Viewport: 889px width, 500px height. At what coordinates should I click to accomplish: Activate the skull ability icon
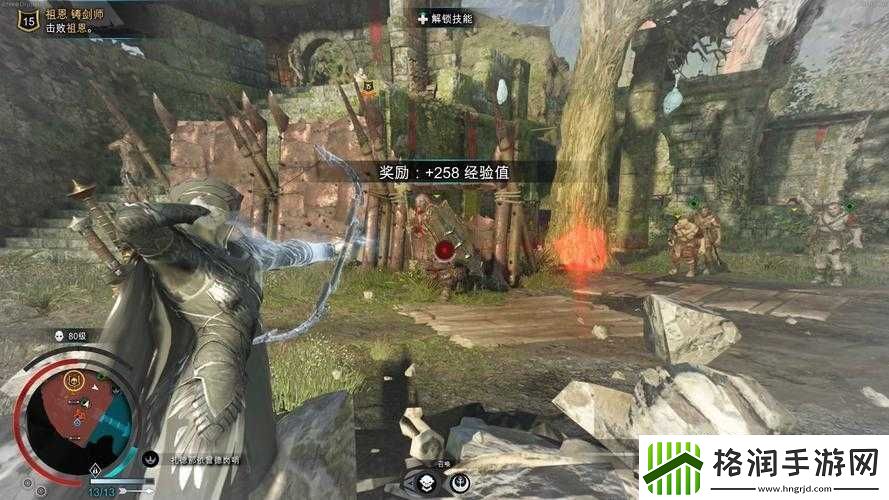click(x=425, y=484)
